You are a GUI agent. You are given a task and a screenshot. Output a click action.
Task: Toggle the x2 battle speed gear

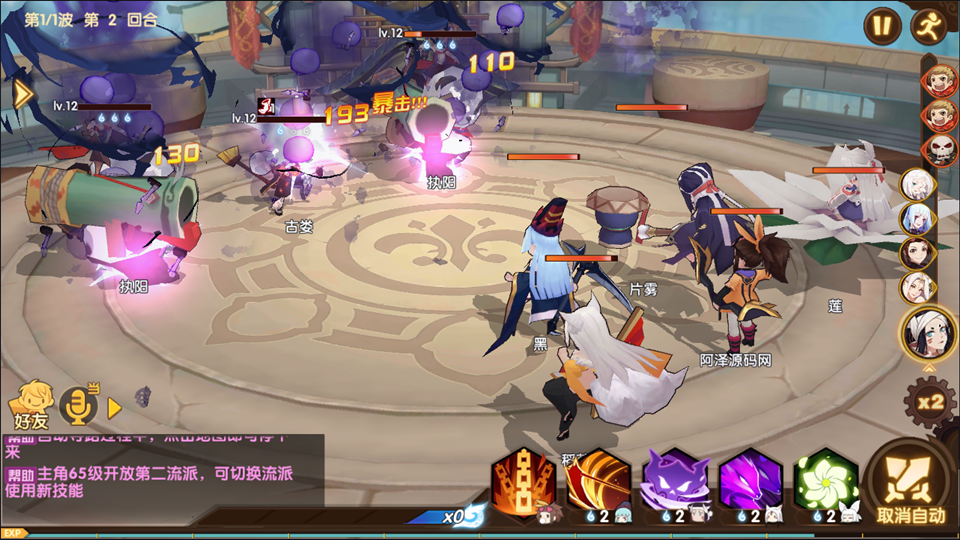point(930,402)
